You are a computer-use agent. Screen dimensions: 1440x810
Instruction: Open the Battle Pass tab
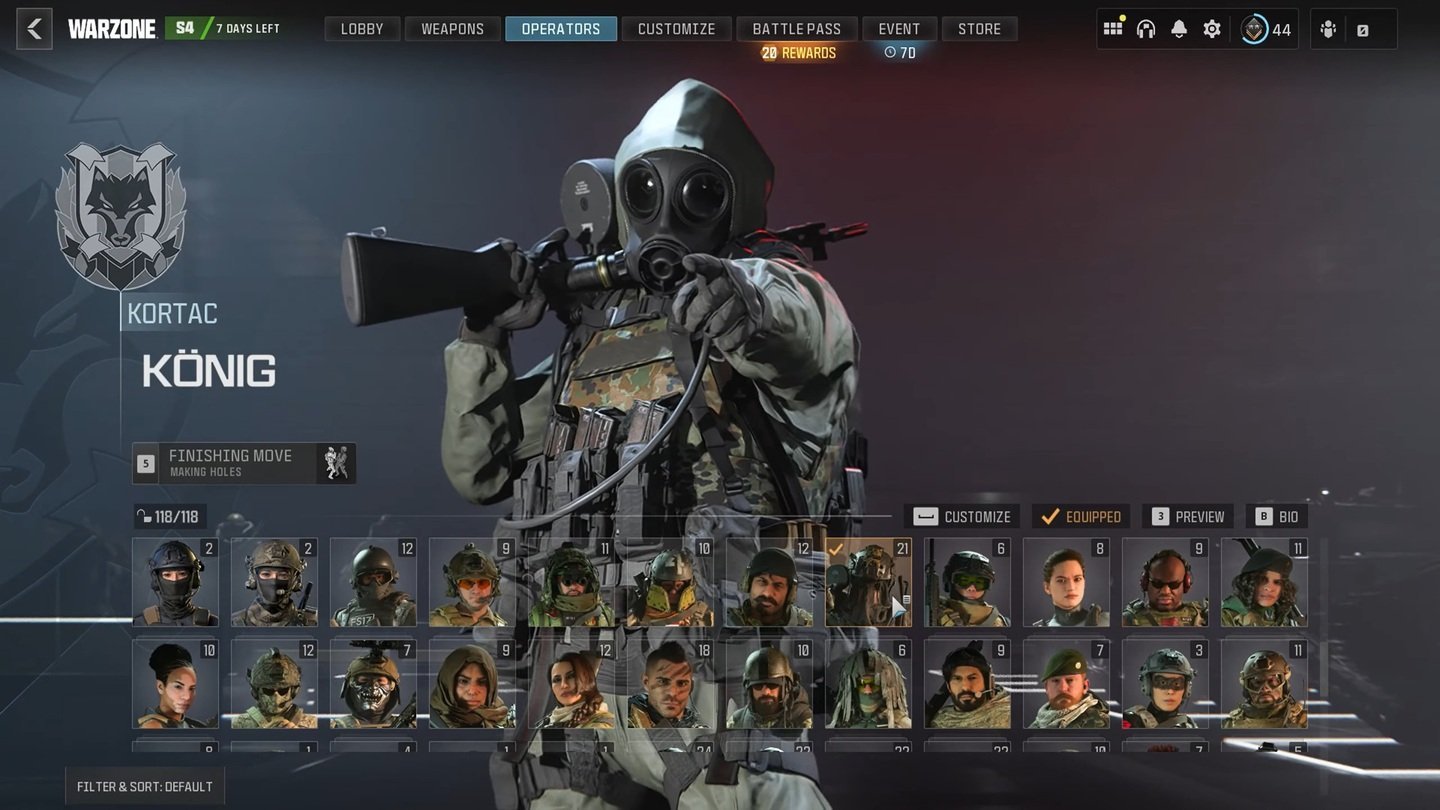pyautogui.click(x=797, y=29)
